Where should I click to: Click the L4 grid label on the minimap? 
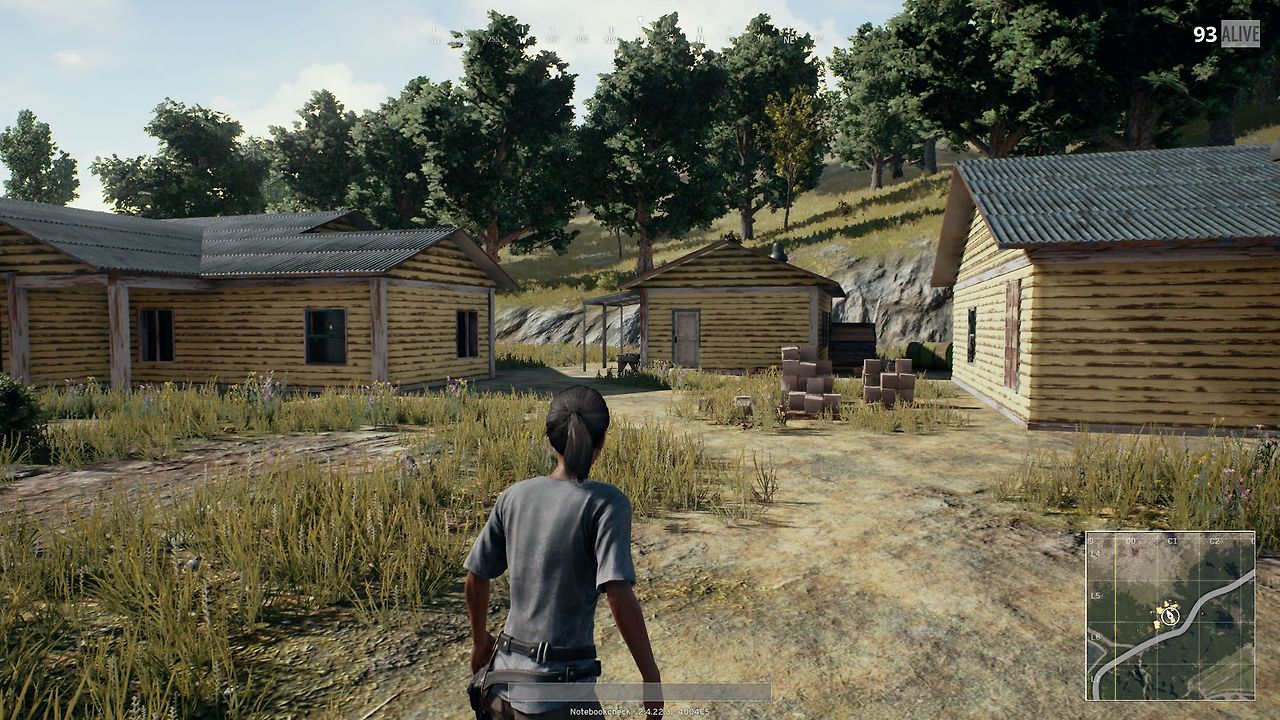click(1095, 554)
